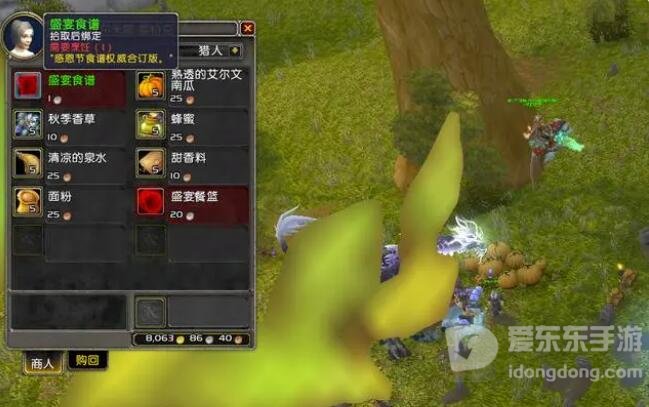Click the merchant NPC portrait
This screenshot has width=649, height=407.
(x=24, y=37)
